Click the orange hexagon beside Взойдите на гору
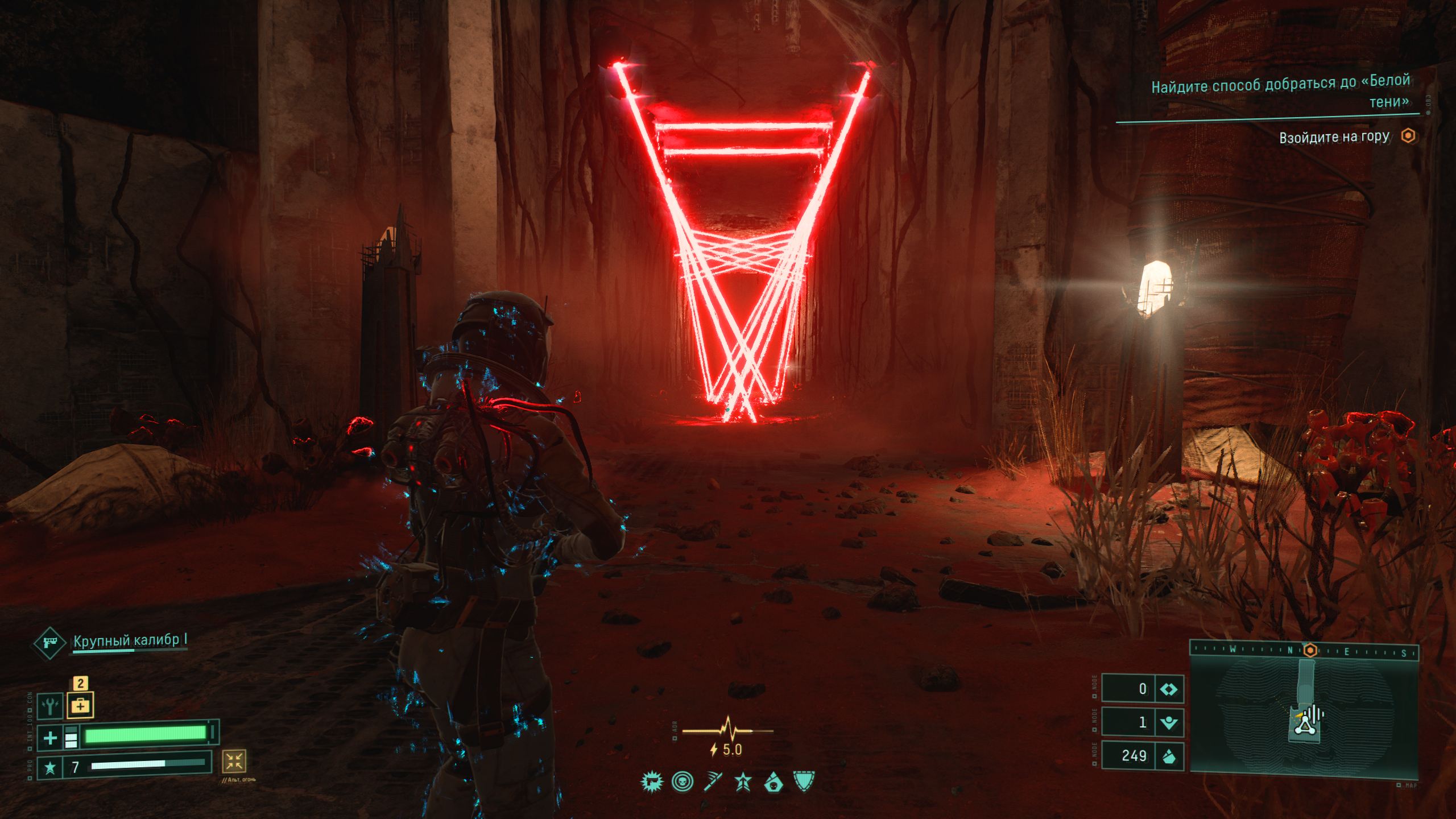Screen dimensions: 1456x819 click(x=1408, y=136)
